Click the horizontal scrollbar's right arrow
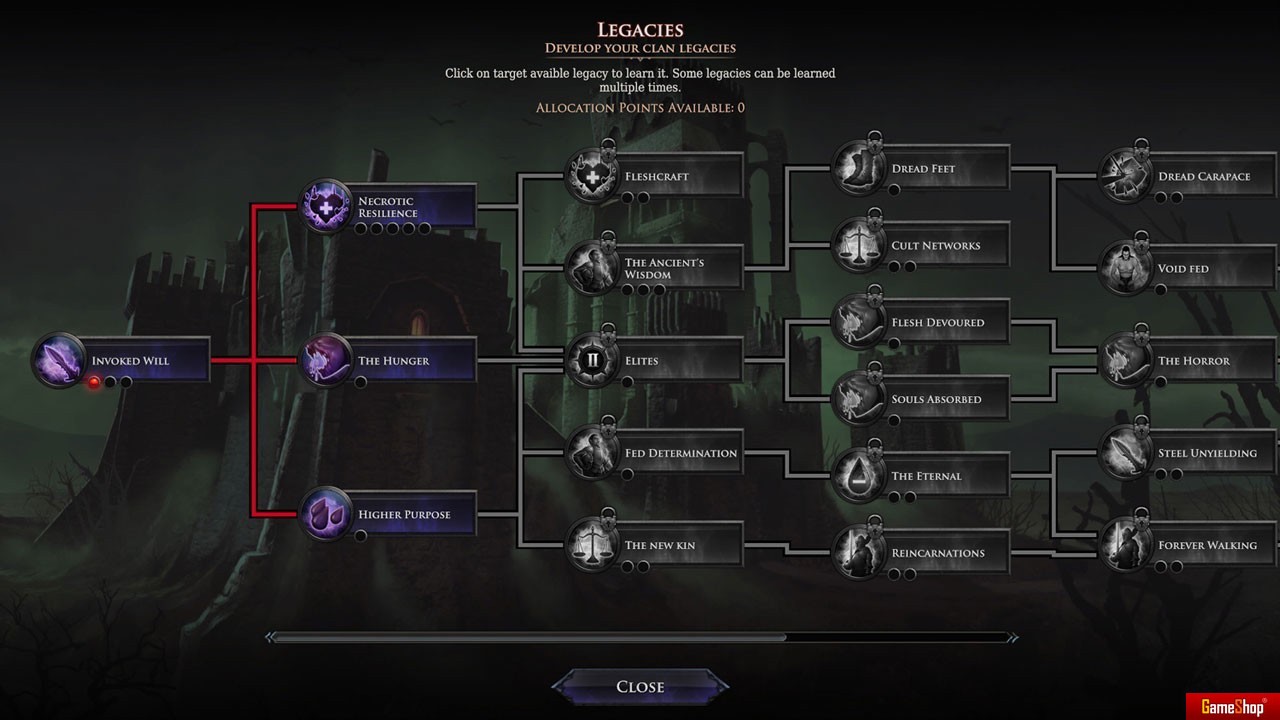1280x720 pixels. pos(1012,637)
